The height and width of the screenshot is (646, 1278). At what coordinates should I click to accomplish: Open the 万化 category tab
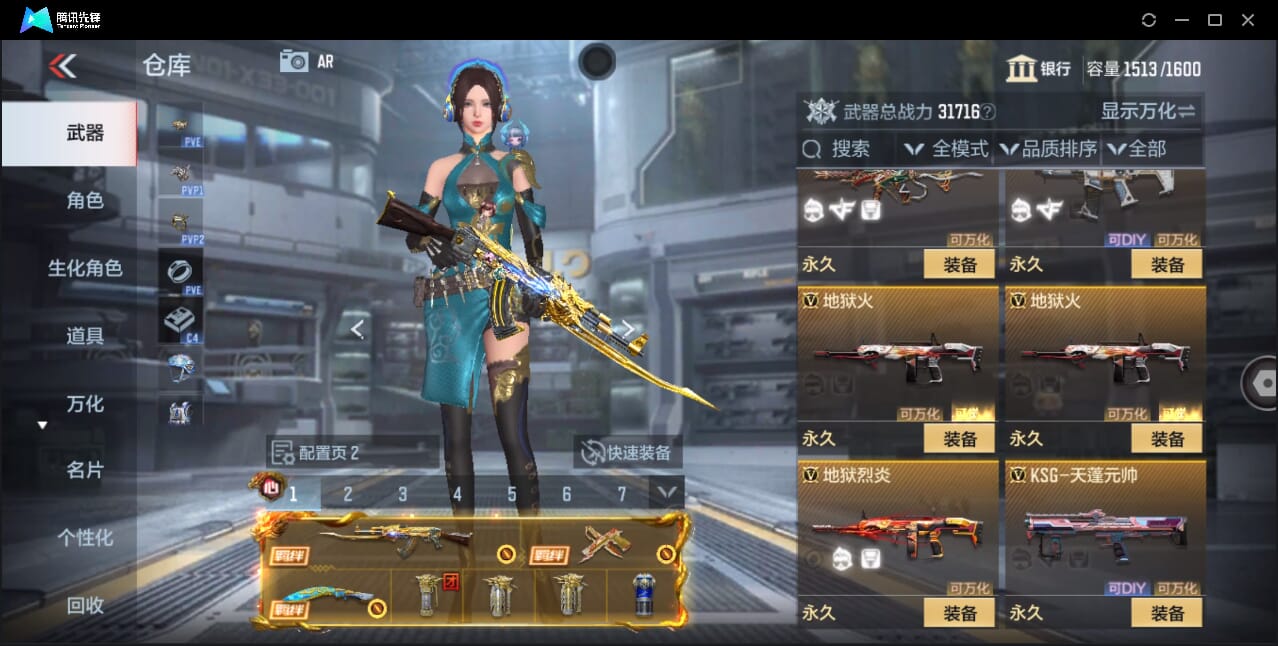(85, 404)
